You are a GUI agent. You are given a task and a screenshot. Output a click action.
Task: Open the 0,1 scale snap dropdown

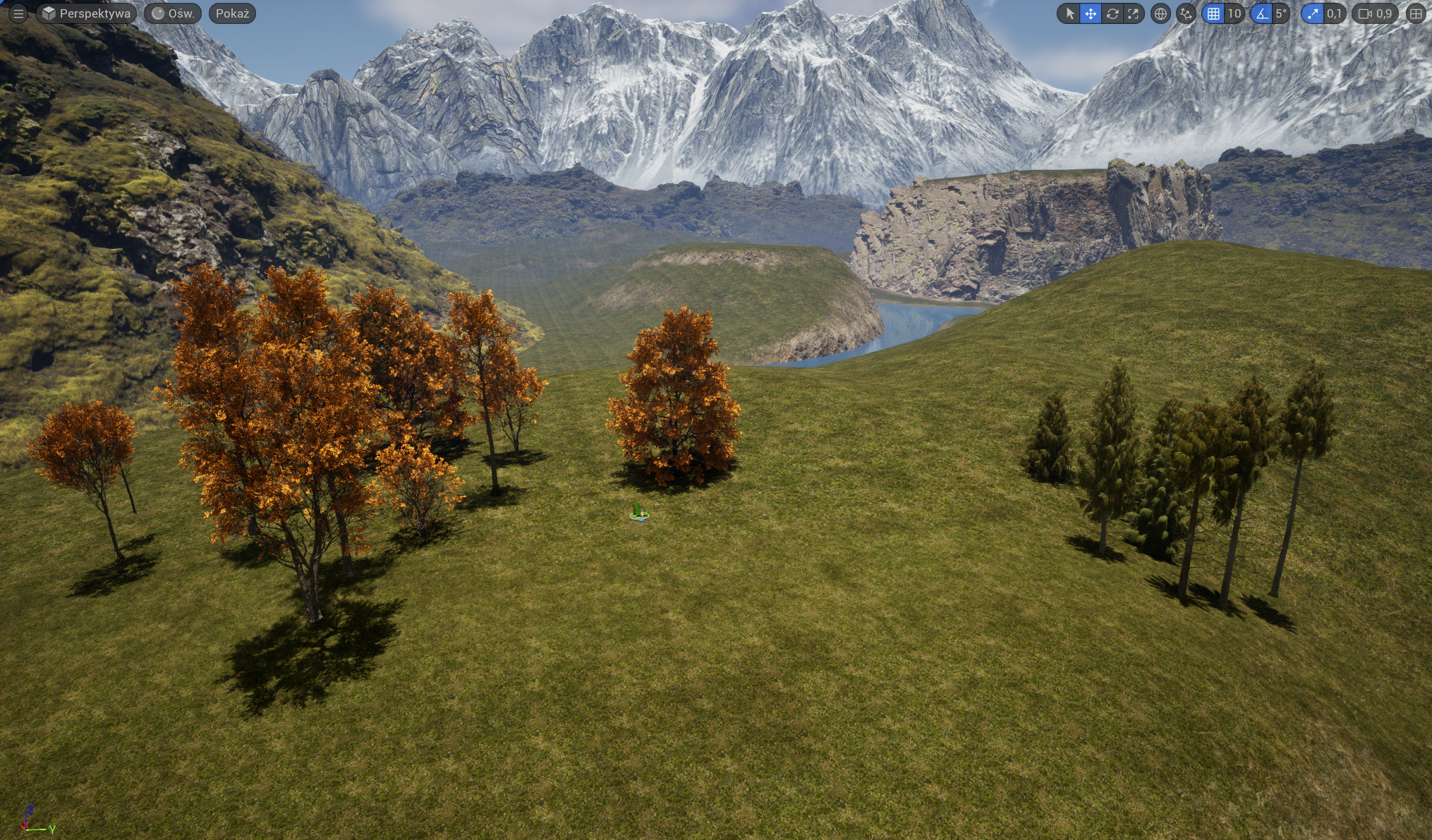tap(1334, 13)
